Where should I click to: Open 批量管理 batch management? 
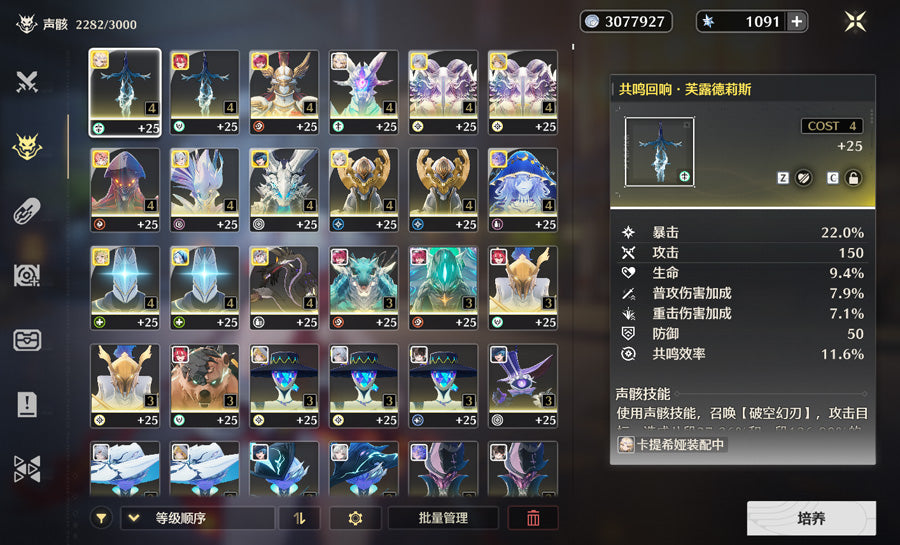(x=443, y=518)
